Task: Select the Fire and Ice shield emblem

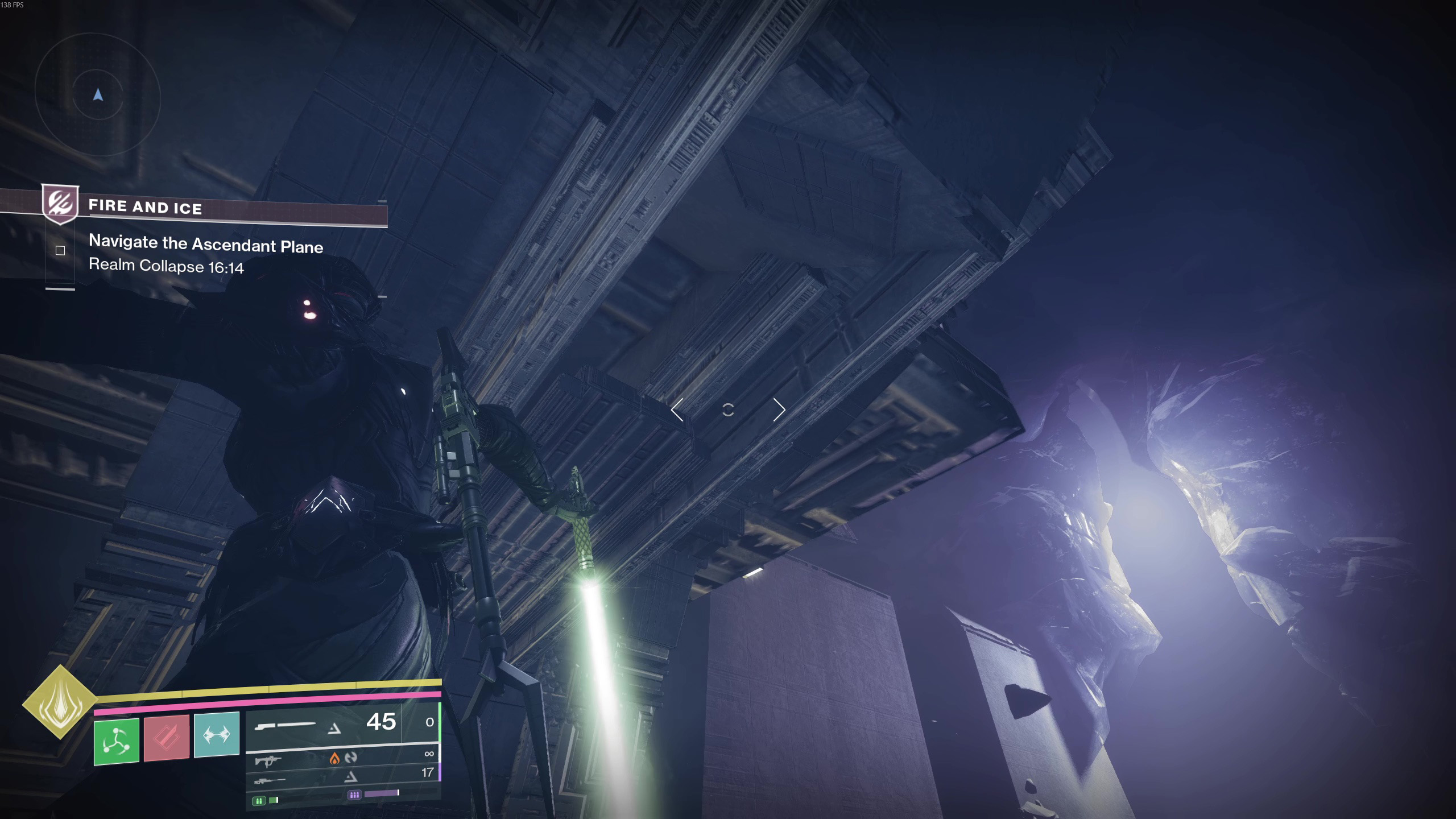Action: point(60,204)
